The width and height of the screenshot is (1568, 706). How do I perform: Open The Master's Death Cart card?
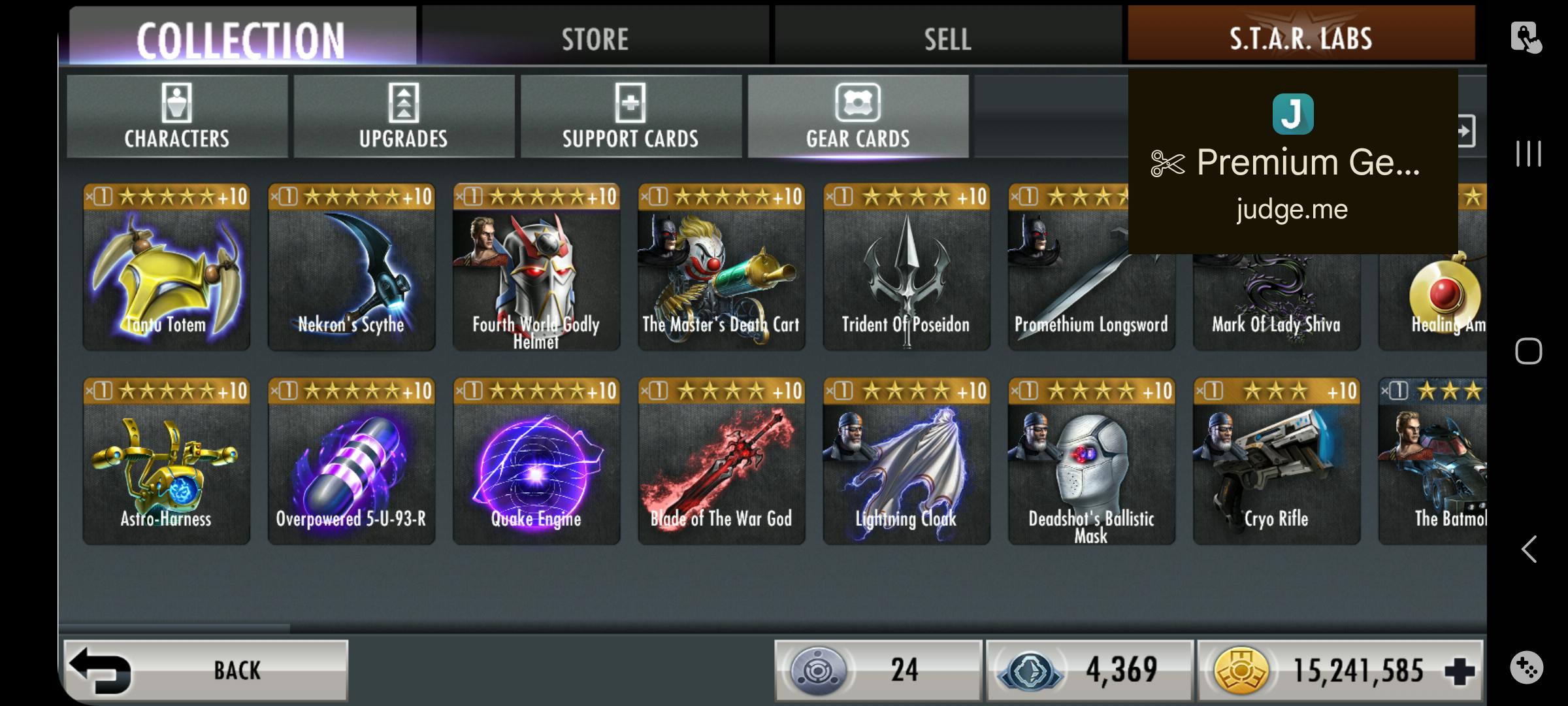point(721,268)
